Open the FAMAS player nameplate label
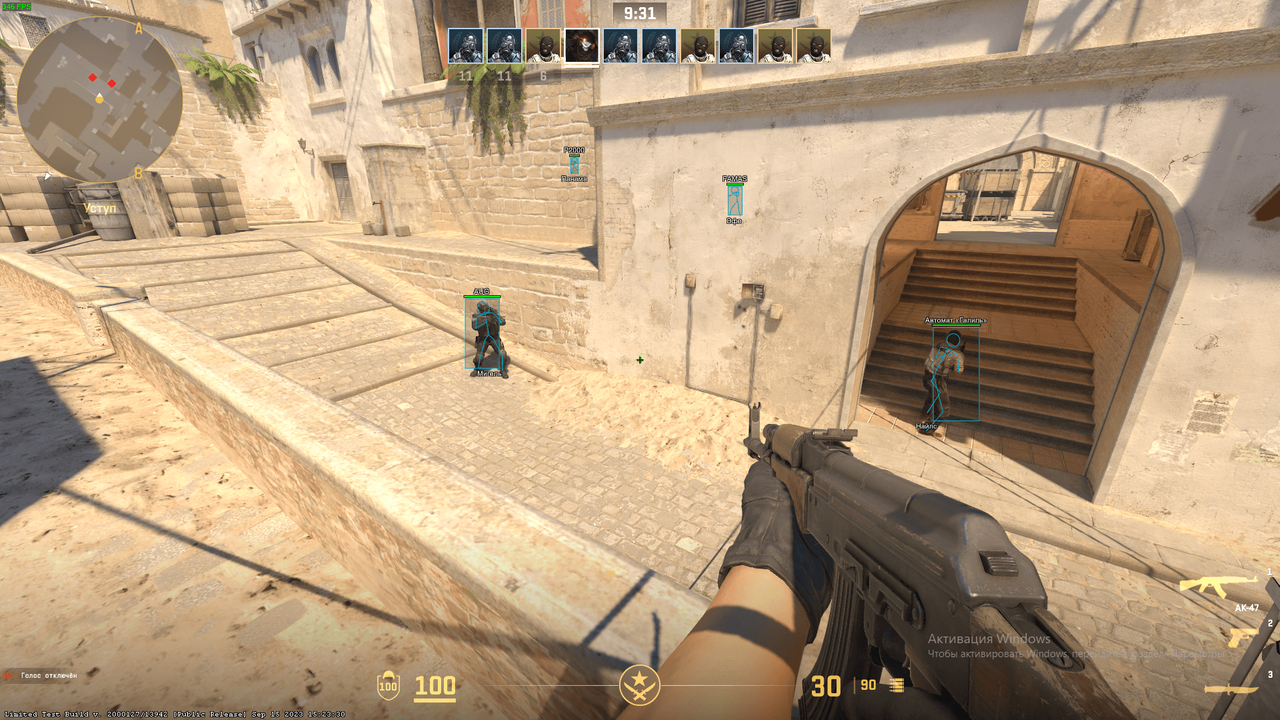 click(x=733, y=176)
